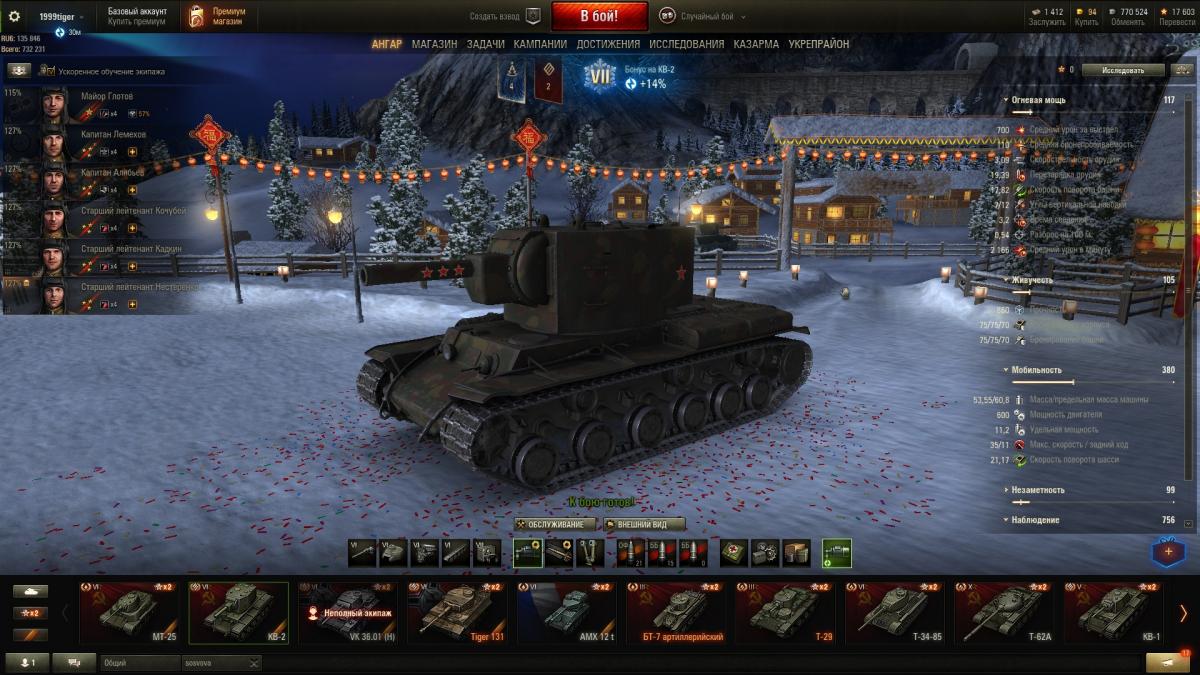The width and height of the screenshot is (1200, 675).
Task: Open the ВНЕШНИЙ ВИД appearance button
Action: 644,524
